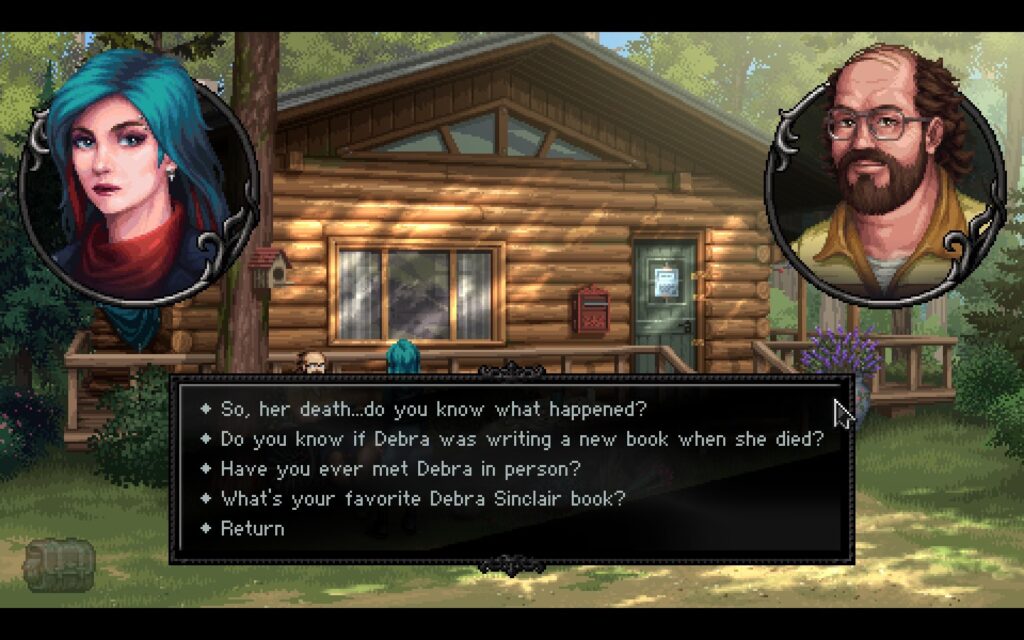This screenshot has height=640, width=1024.
Task: Open the backpack inventory icon
Action: pyautogui.click(x=59, y=564)
